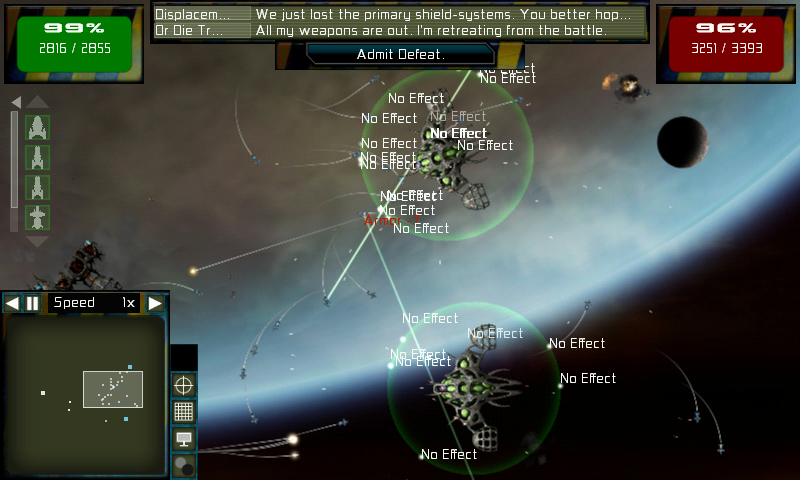Image resolution: width=800 pixels, height=480 pixels.
Task: Decrease game speed with left arrow
Action: 12,303
